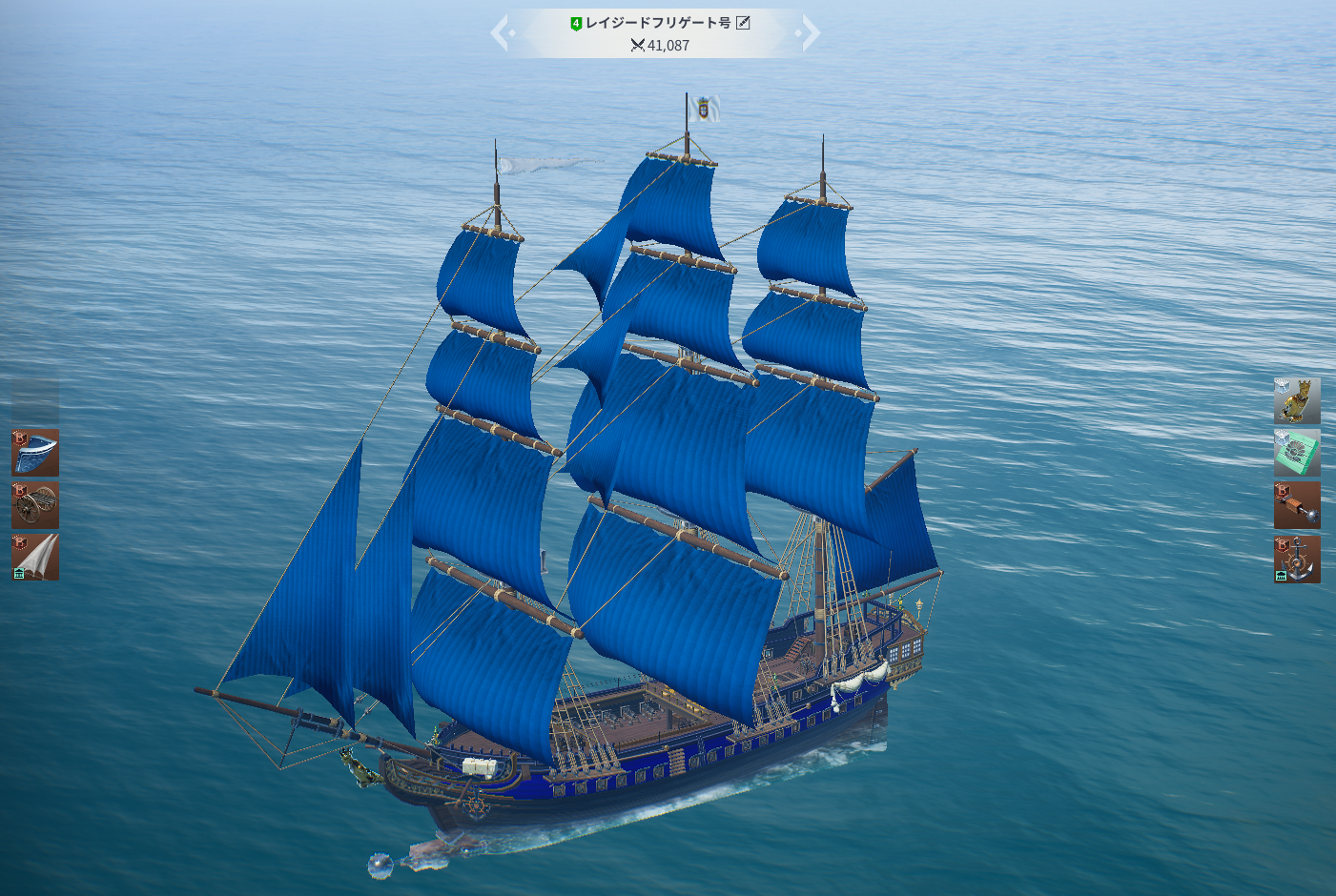Open the wheeled cannon equipment slot
This screenshot has width=1336, height=896.
coord(35,505)
